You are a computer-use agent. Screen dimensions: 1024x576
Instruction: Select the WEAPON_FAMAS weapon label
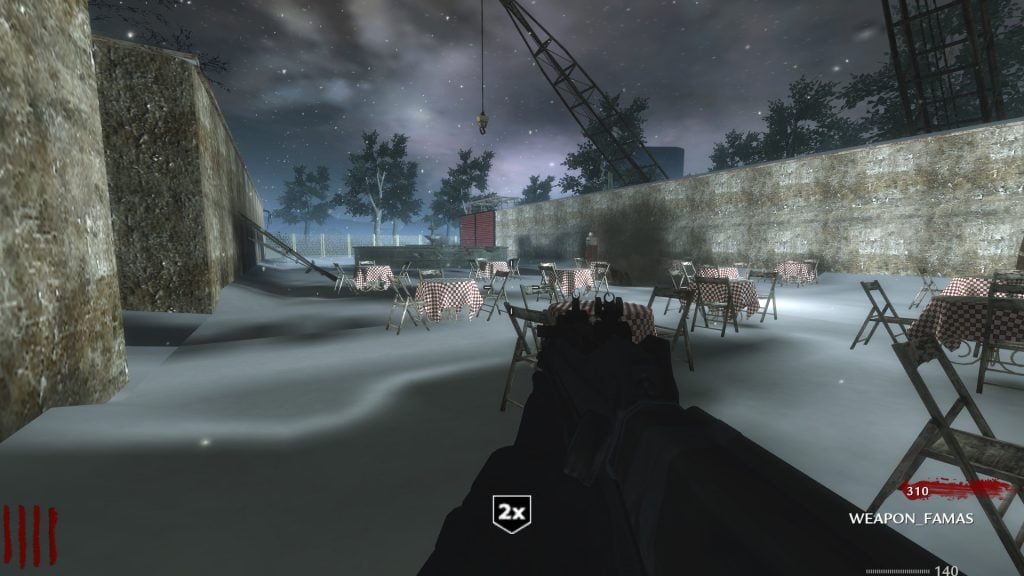tap(910, 518)
